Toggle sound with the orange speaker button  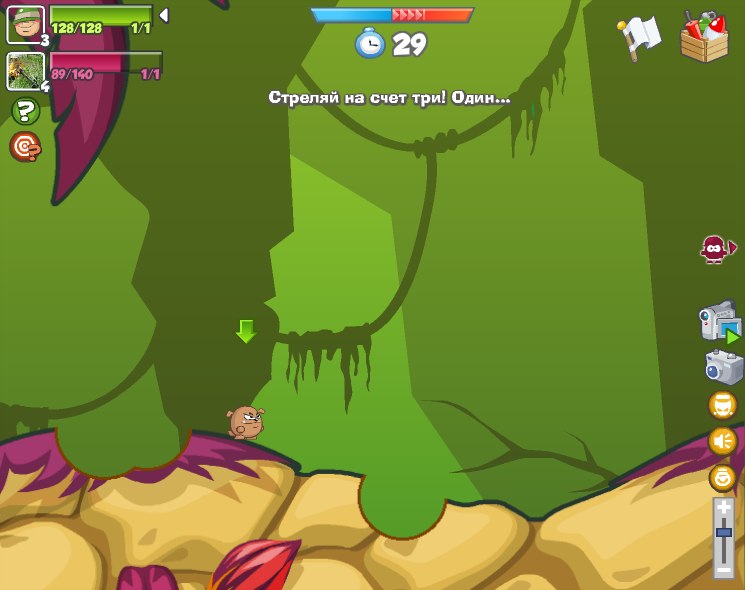722,441
